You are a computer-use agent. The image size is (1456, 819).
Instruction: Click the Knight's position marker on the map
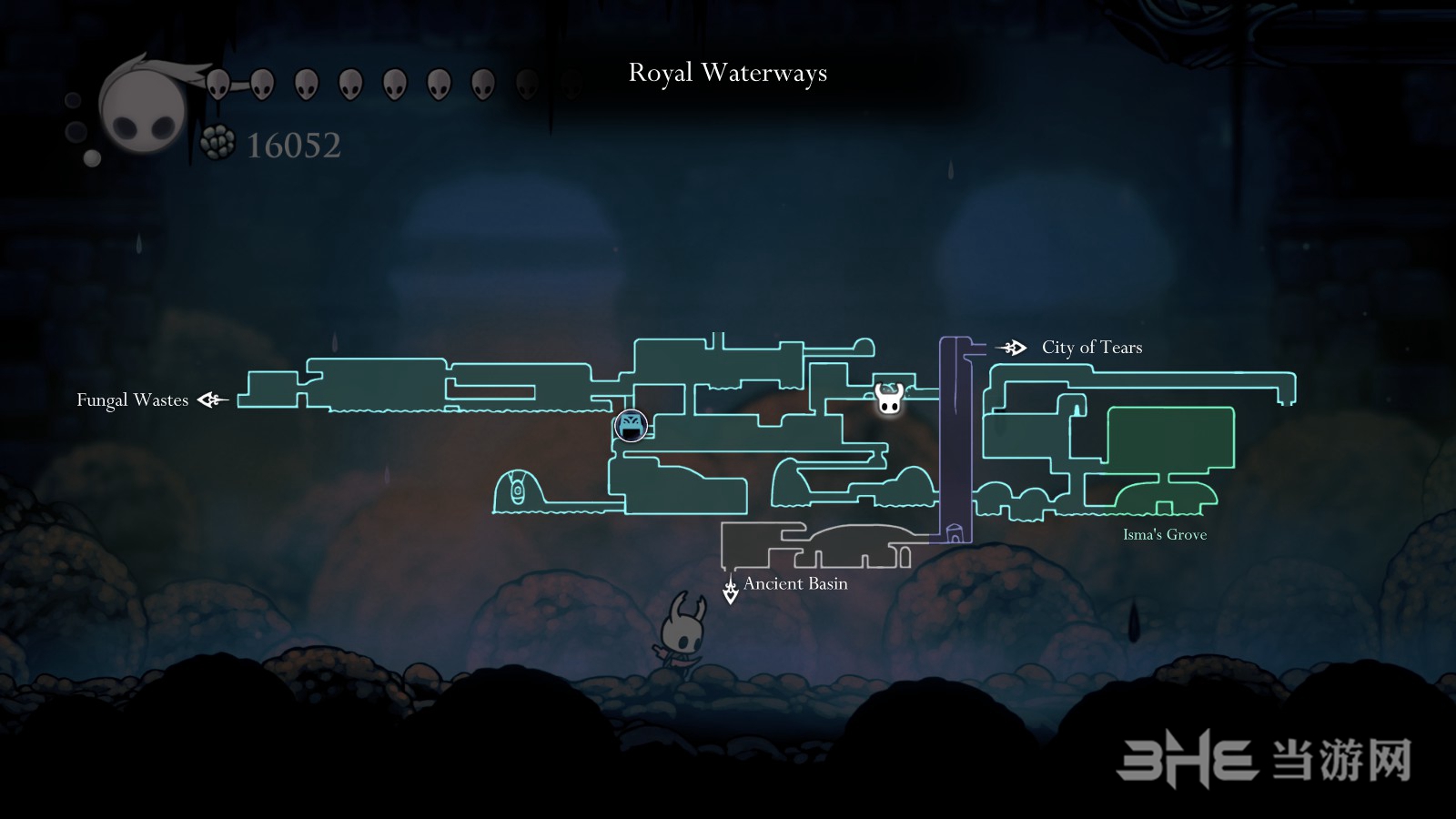(x=889, y=398)
